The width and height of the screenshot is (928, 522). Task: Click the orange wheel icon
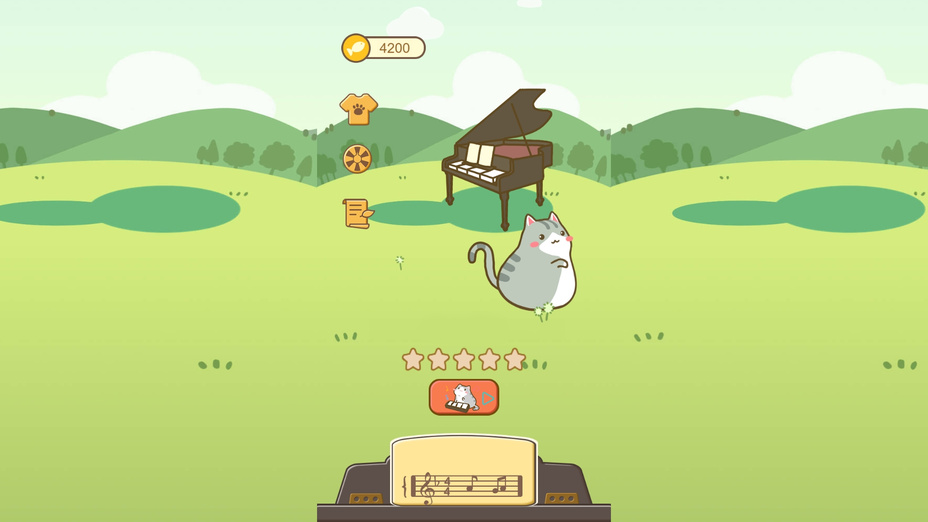tap(357, 158)
